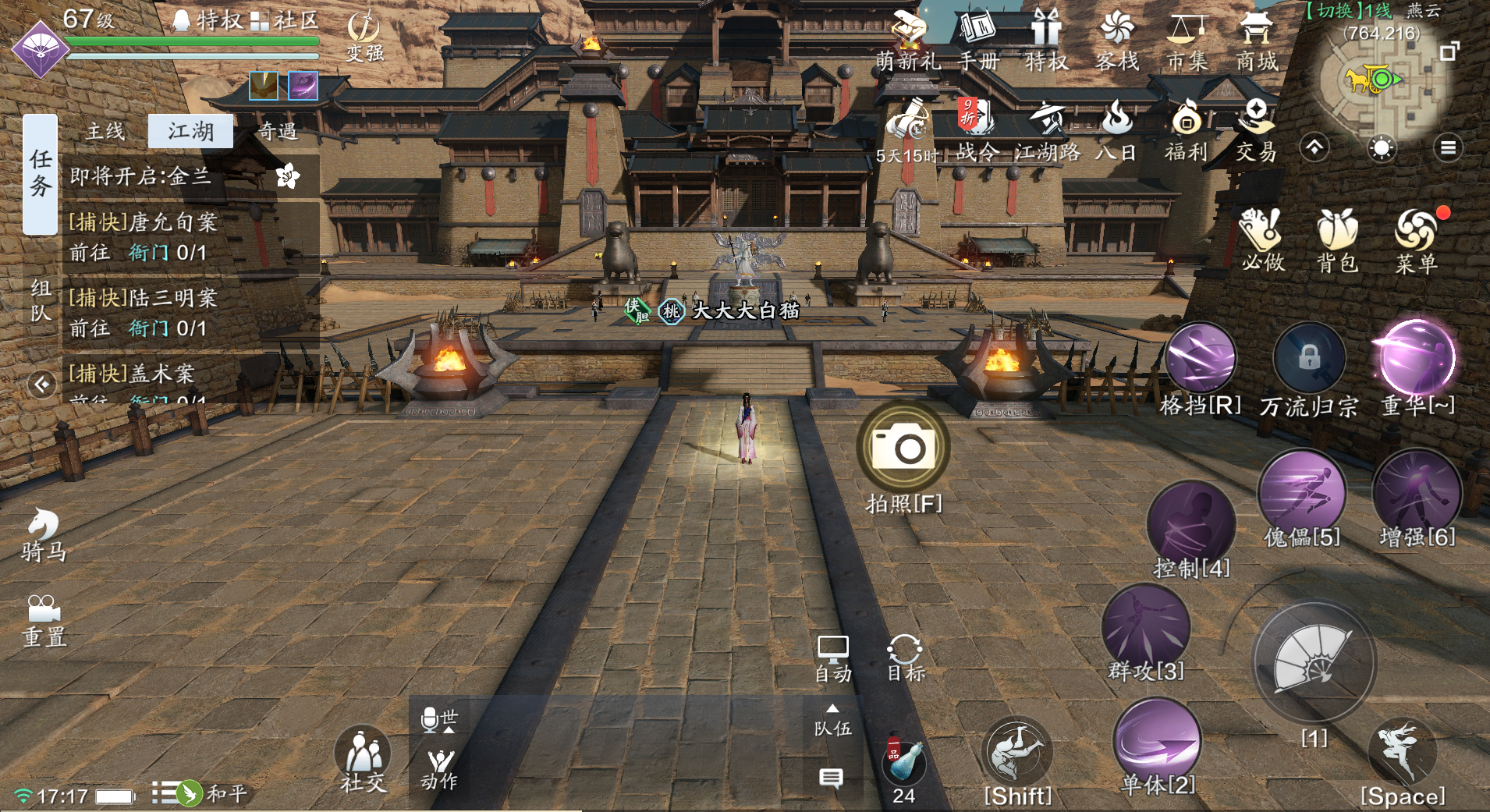Image resolution: width=1490 pixels, height=812 pixels.
Task: Switch to the 主线 quest tab
Action: click(x=105, y=131)
